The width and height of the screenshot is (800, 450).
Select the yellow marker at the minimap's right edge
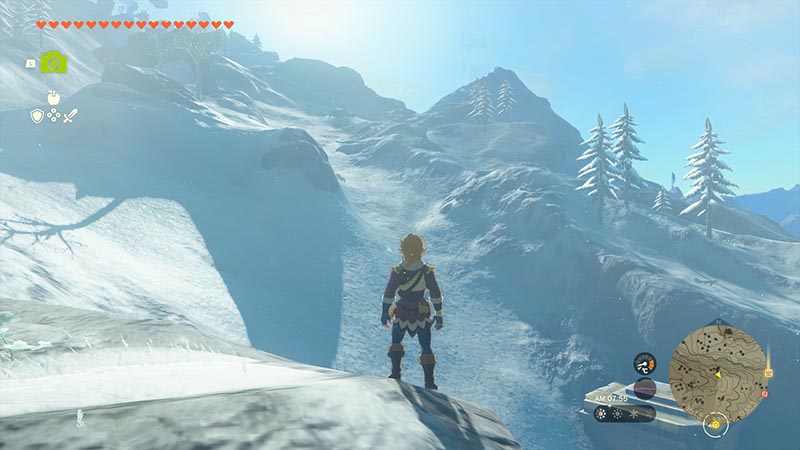(x=768, y=374)
